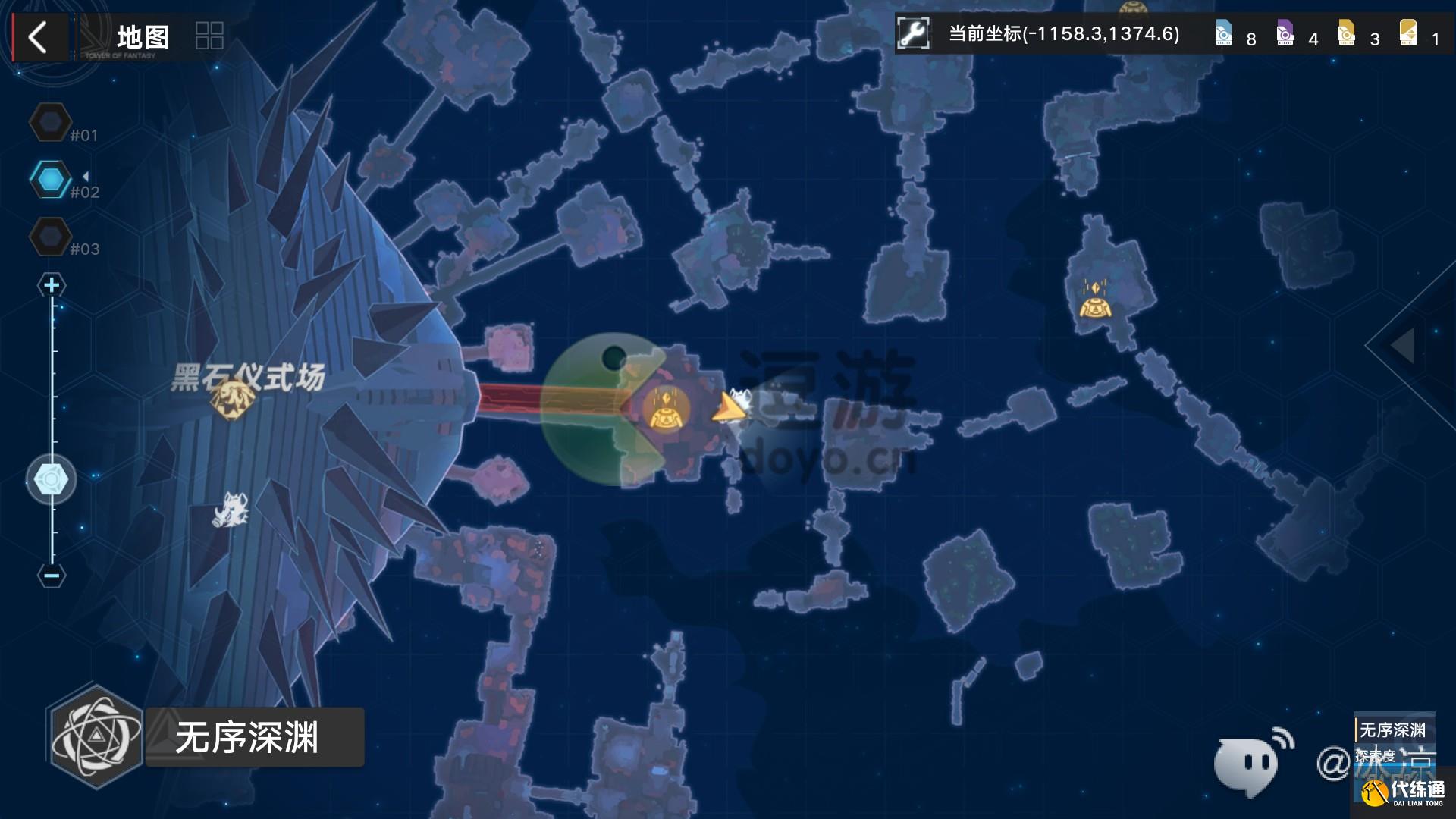Select the white beast marker on the map
The width and height of the screenshot is (1456, 819).
tap(231, 510)
